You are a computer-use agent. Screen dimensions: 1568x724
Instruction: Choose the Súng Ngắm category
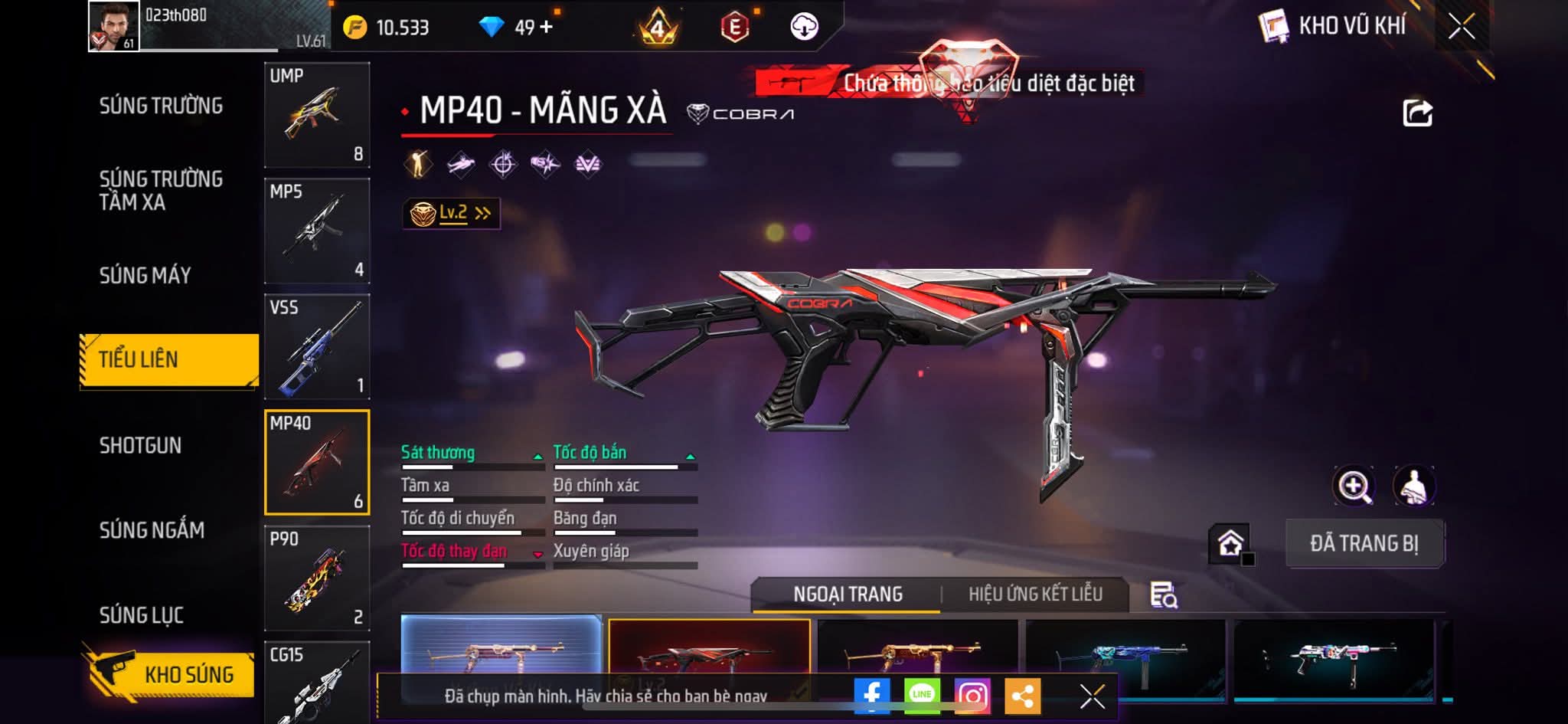tap(152, 529)
